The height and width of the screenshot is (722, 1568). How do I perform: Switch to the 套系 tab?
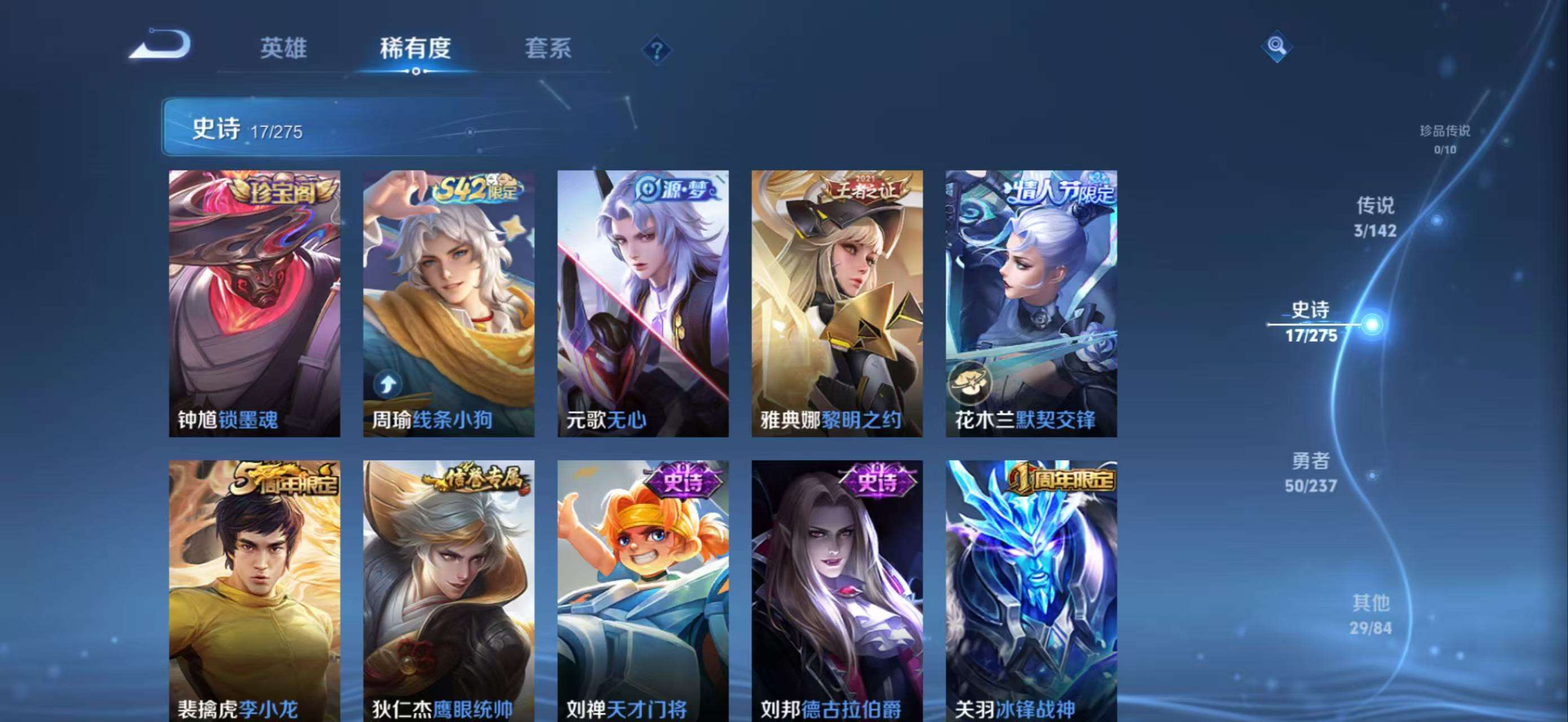click(549, 49)
